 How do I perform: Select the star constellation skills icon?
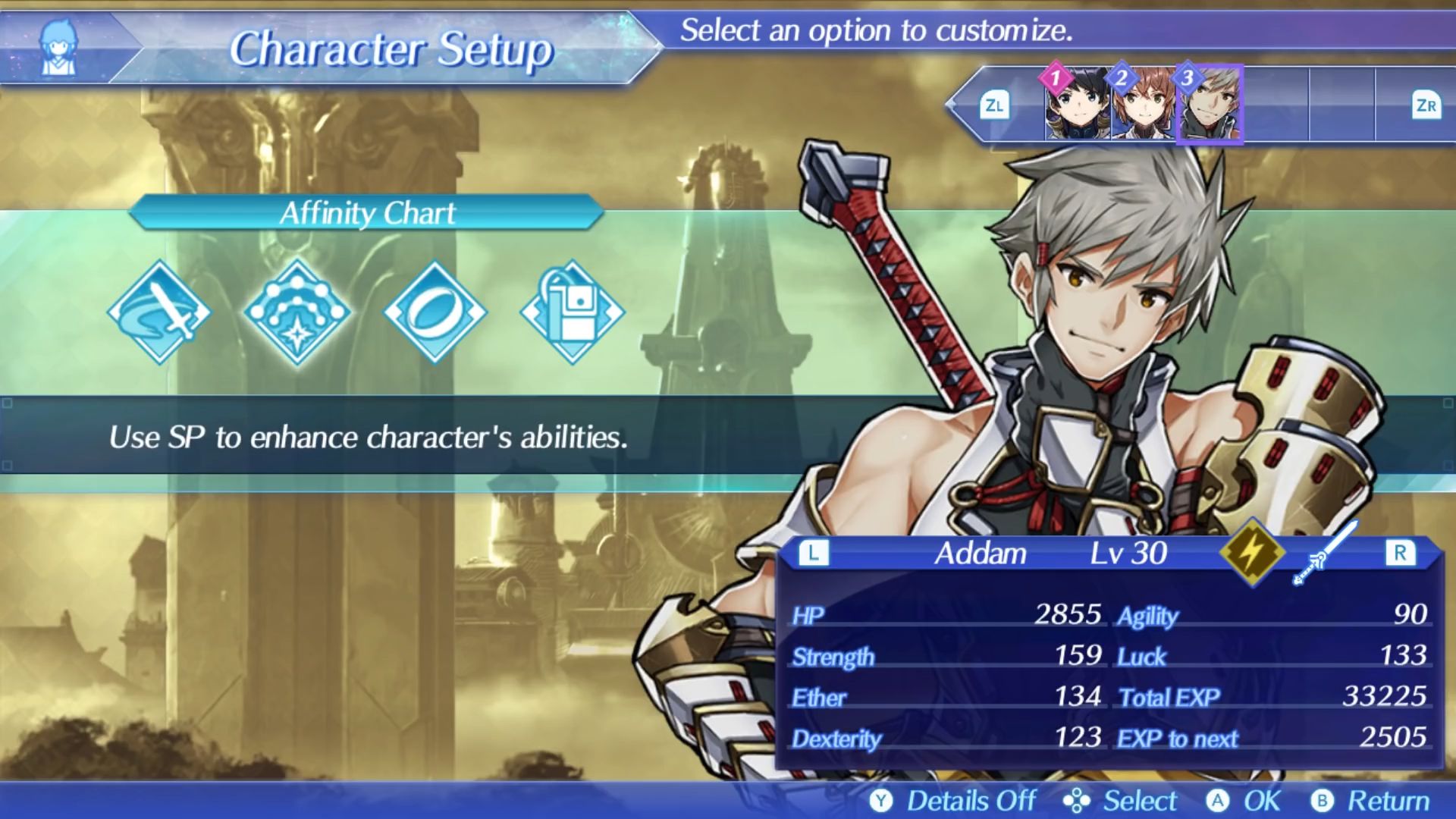tap(297, 312)
